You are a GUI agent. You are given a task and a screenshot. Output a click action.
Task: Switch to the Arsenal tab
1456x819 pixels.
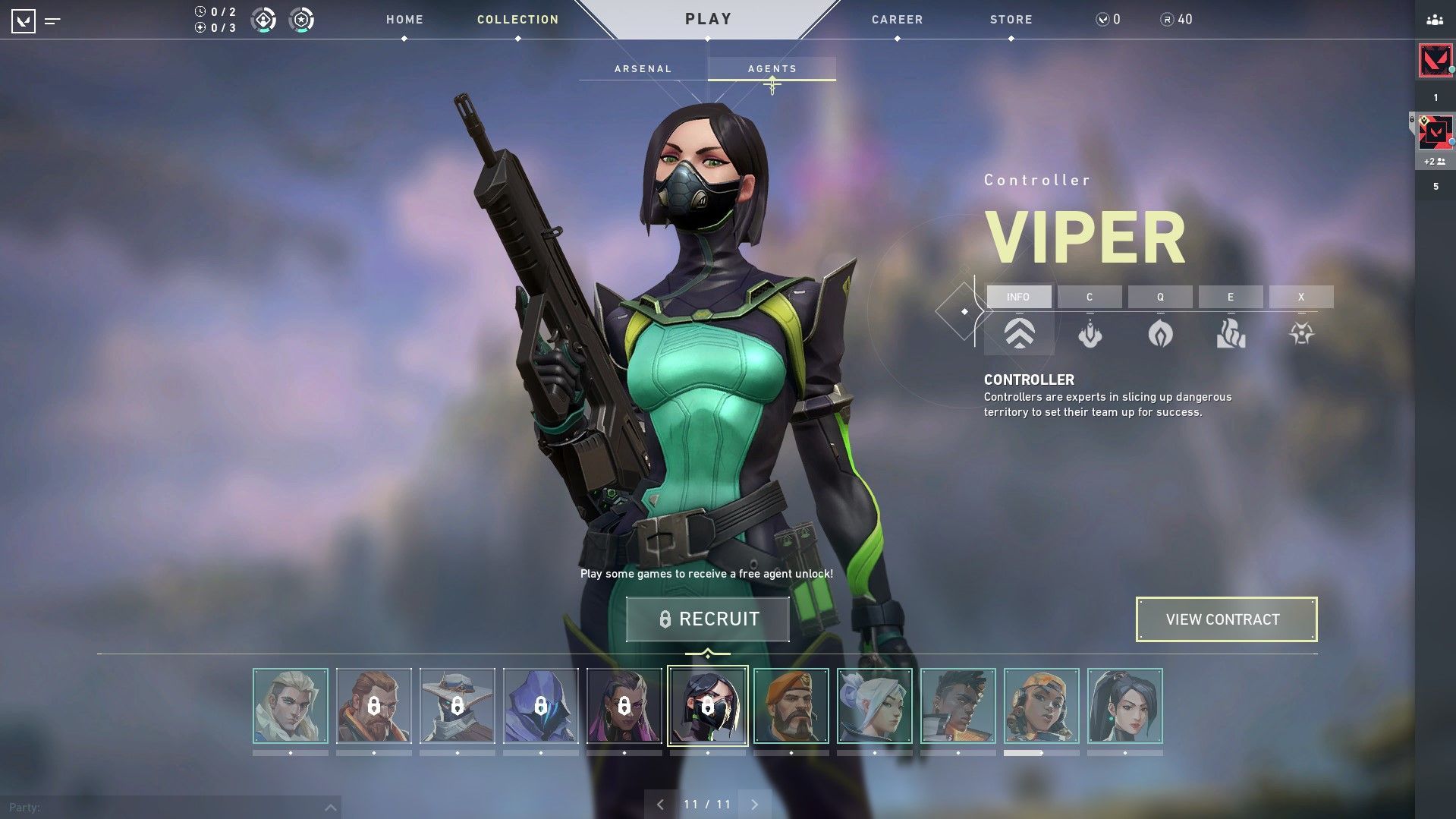pyautogui.click(x=642, y=68)
